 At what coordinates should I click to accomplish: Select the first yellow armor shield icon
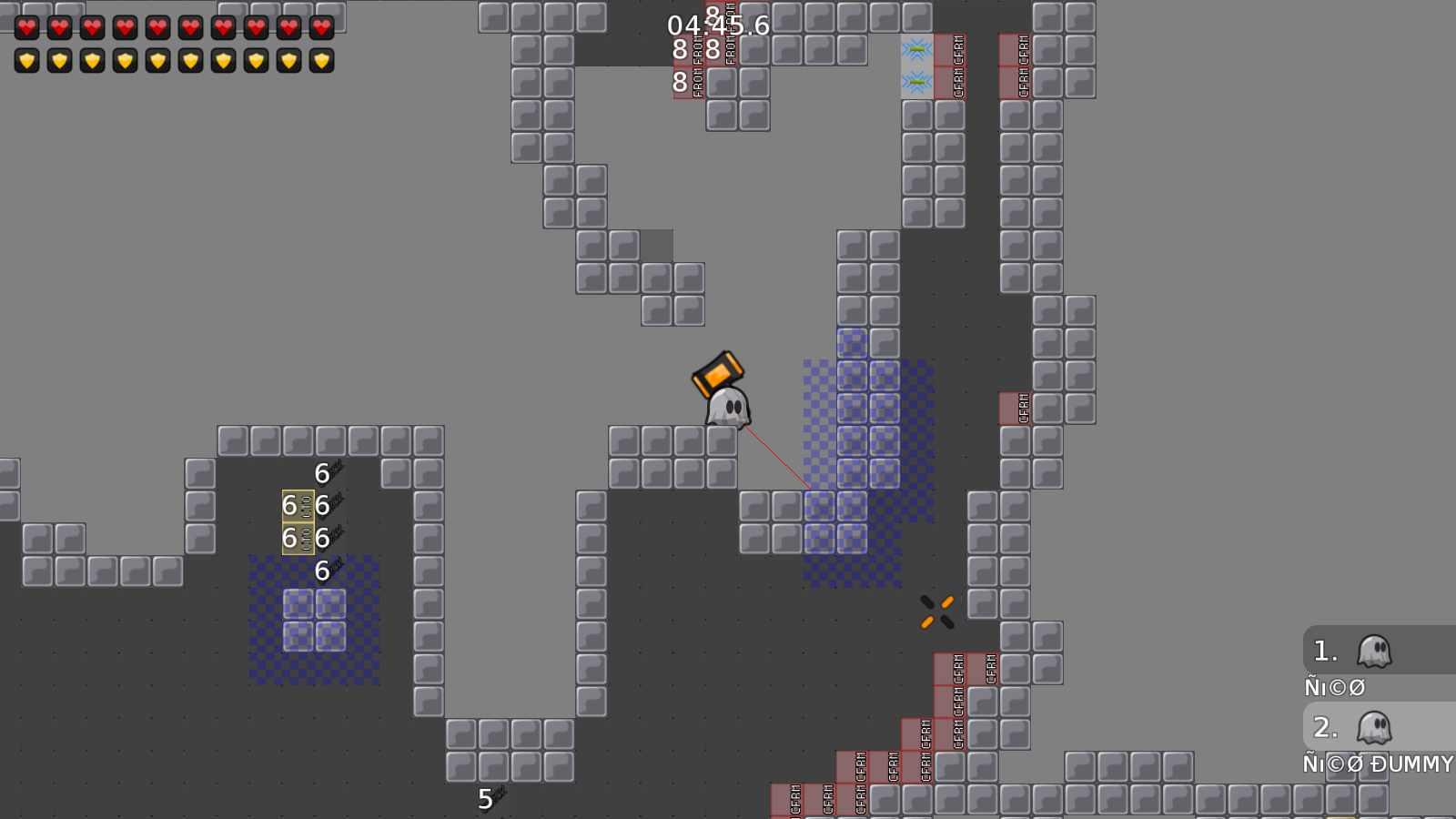click(27, 60)
